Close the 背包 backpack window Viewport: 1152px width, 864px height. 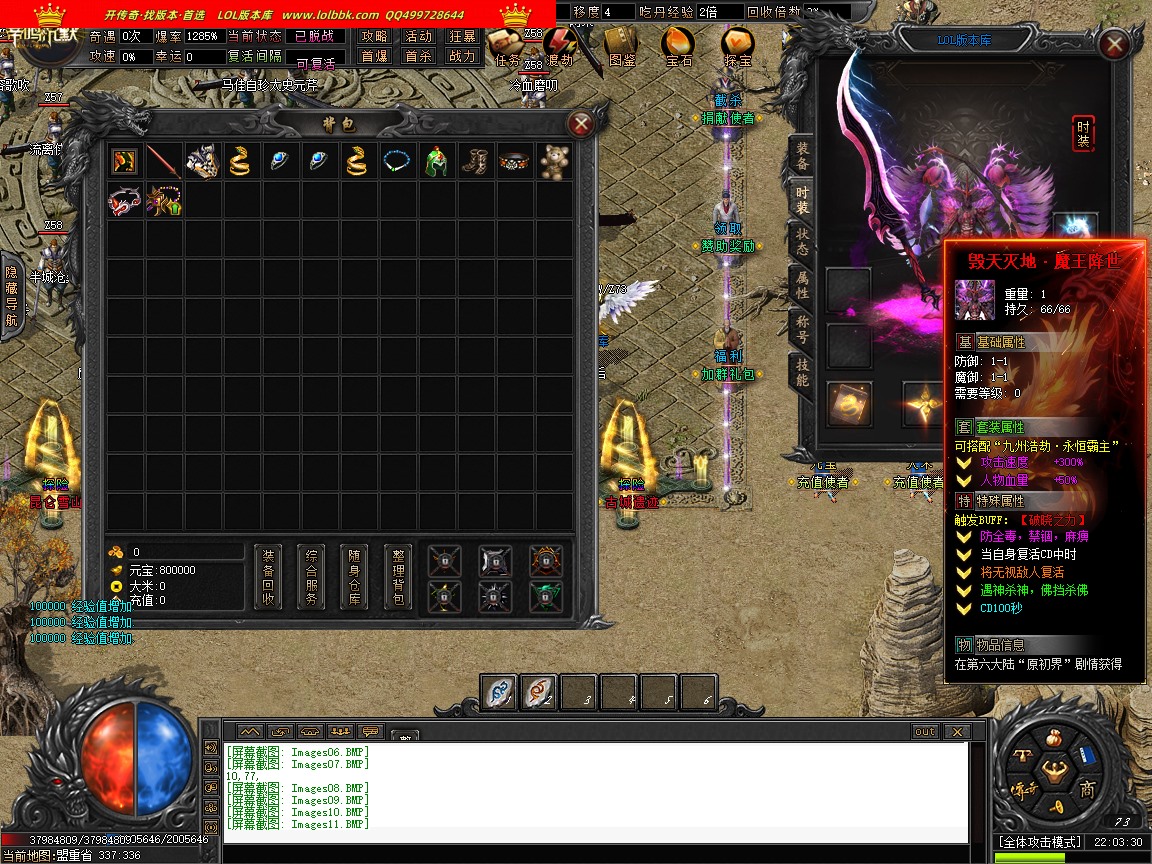581,124
